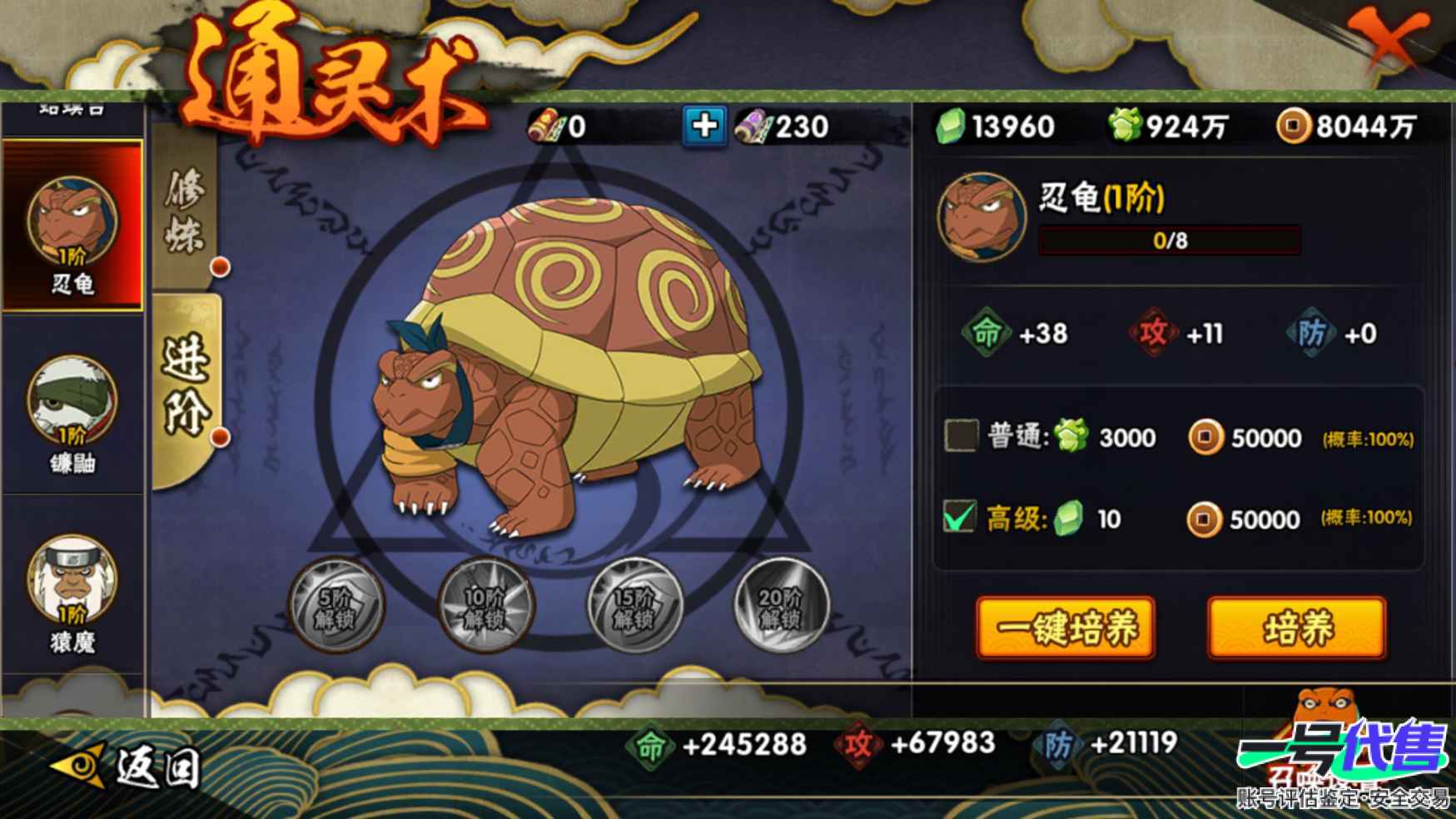
Task: Click the 20阶解锁 medallion
Action: coord(783,605)
